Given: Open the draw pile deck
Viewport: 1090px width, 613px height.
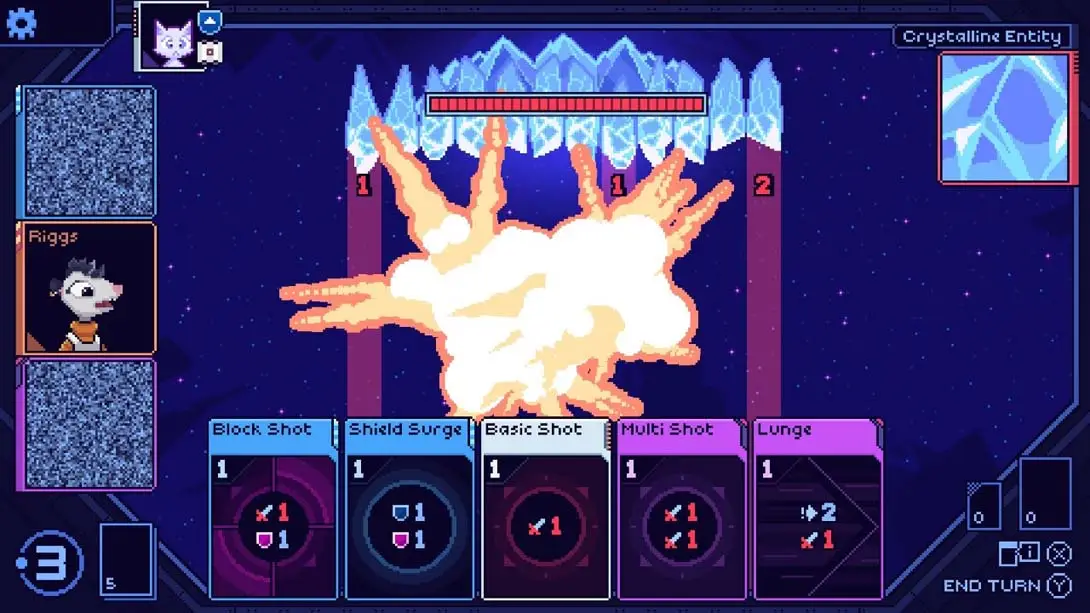Looking at the screenshot, I should [x=127, y=560].
